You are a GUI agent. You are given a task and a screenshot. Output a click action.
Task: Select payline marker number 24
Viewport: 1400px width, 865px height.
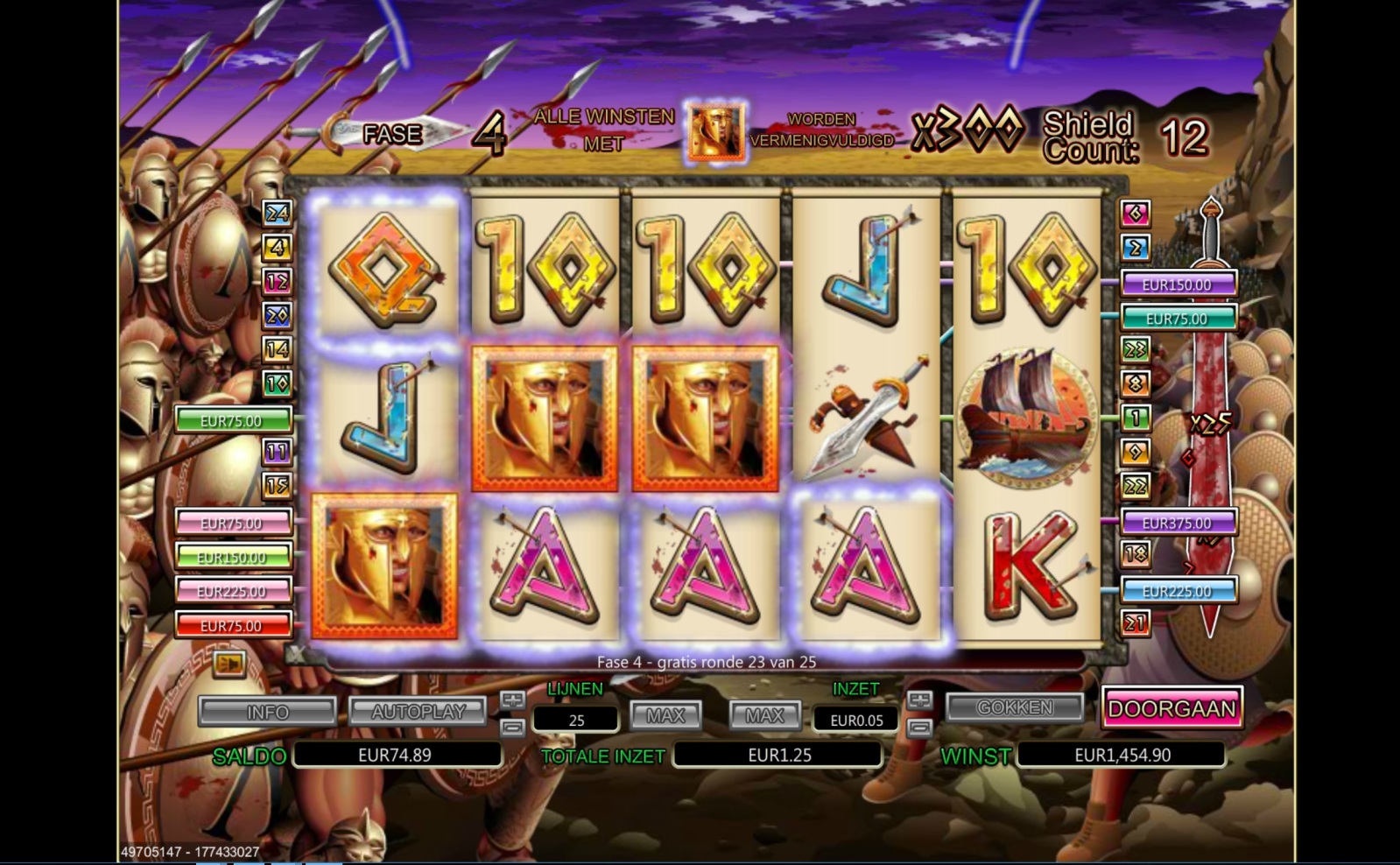278,213
